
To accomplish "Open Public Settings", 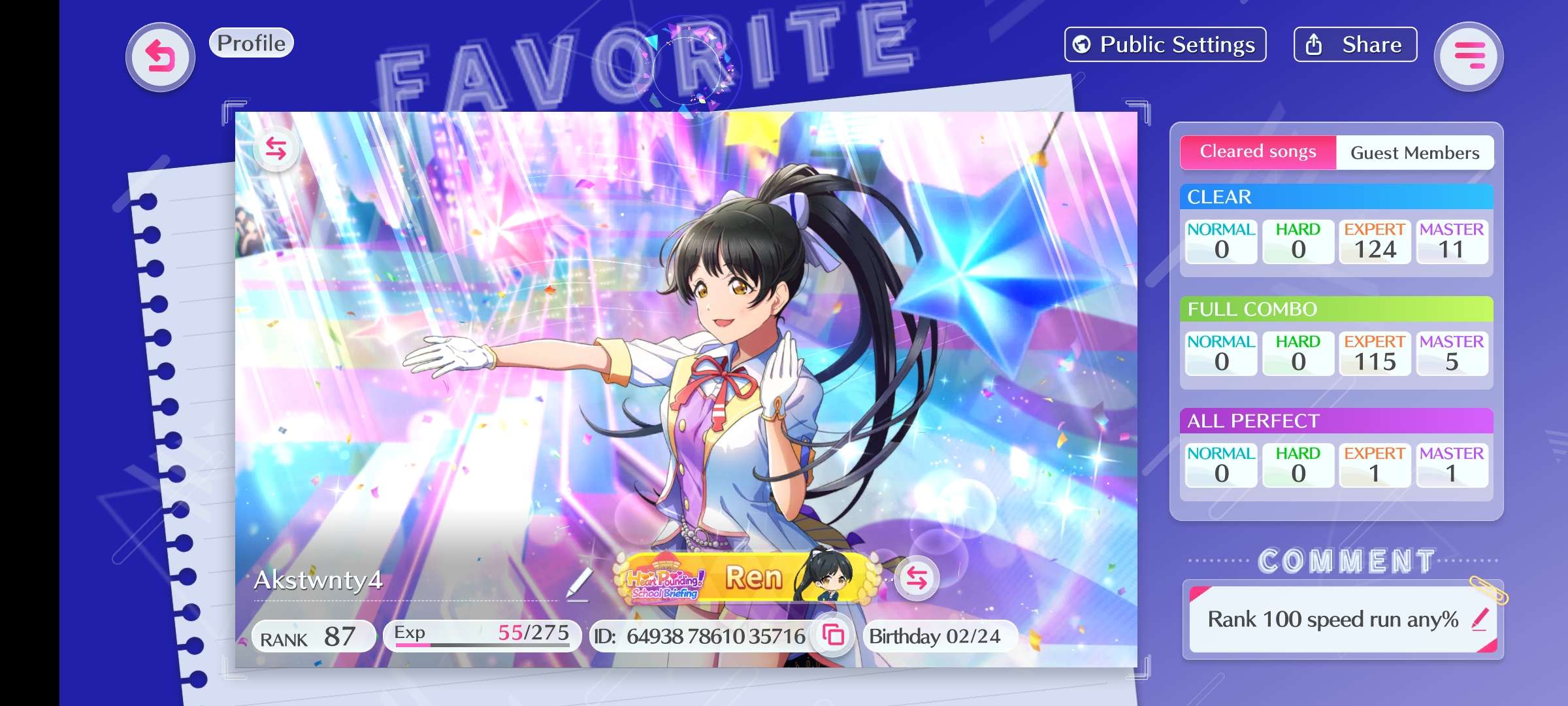I will (x=1165, y=44).
